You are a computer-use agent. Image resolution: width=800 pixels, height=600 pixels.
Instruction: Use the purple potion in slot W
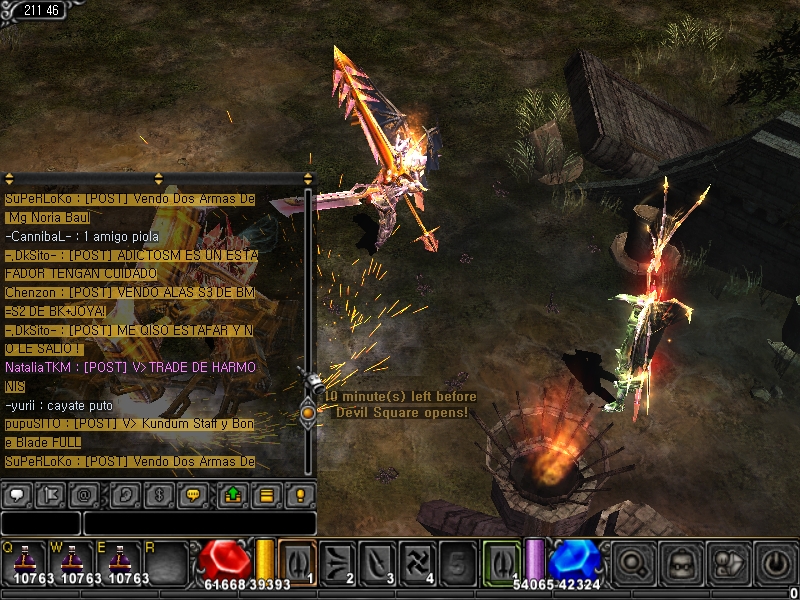(x=75, y=560)
